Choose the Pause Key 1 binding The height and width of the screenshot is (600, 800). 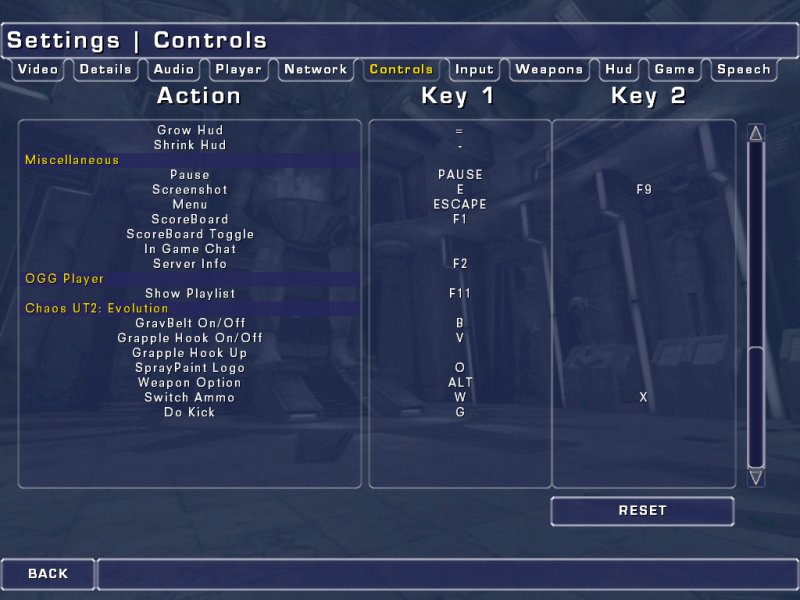point(460,175)
